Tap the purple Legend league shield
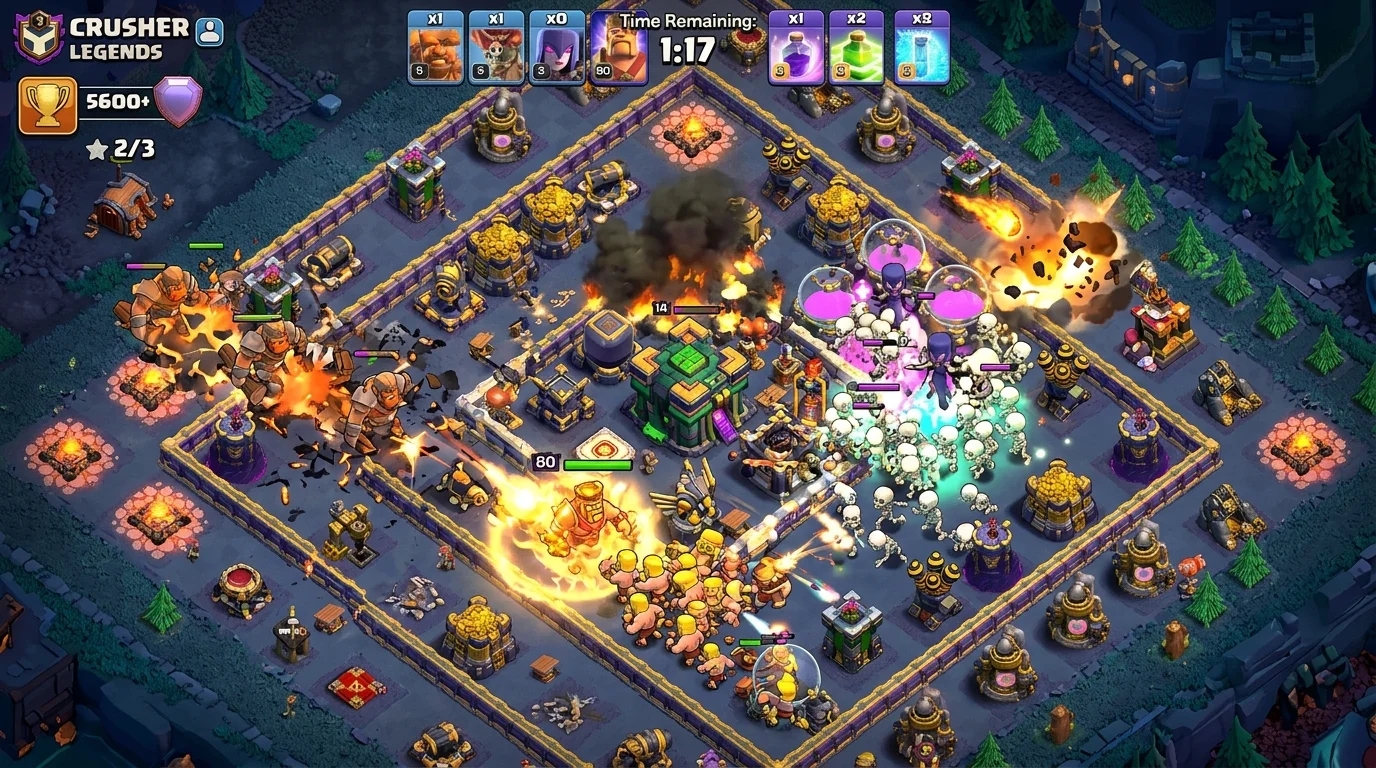 click(x=178, y=101)
